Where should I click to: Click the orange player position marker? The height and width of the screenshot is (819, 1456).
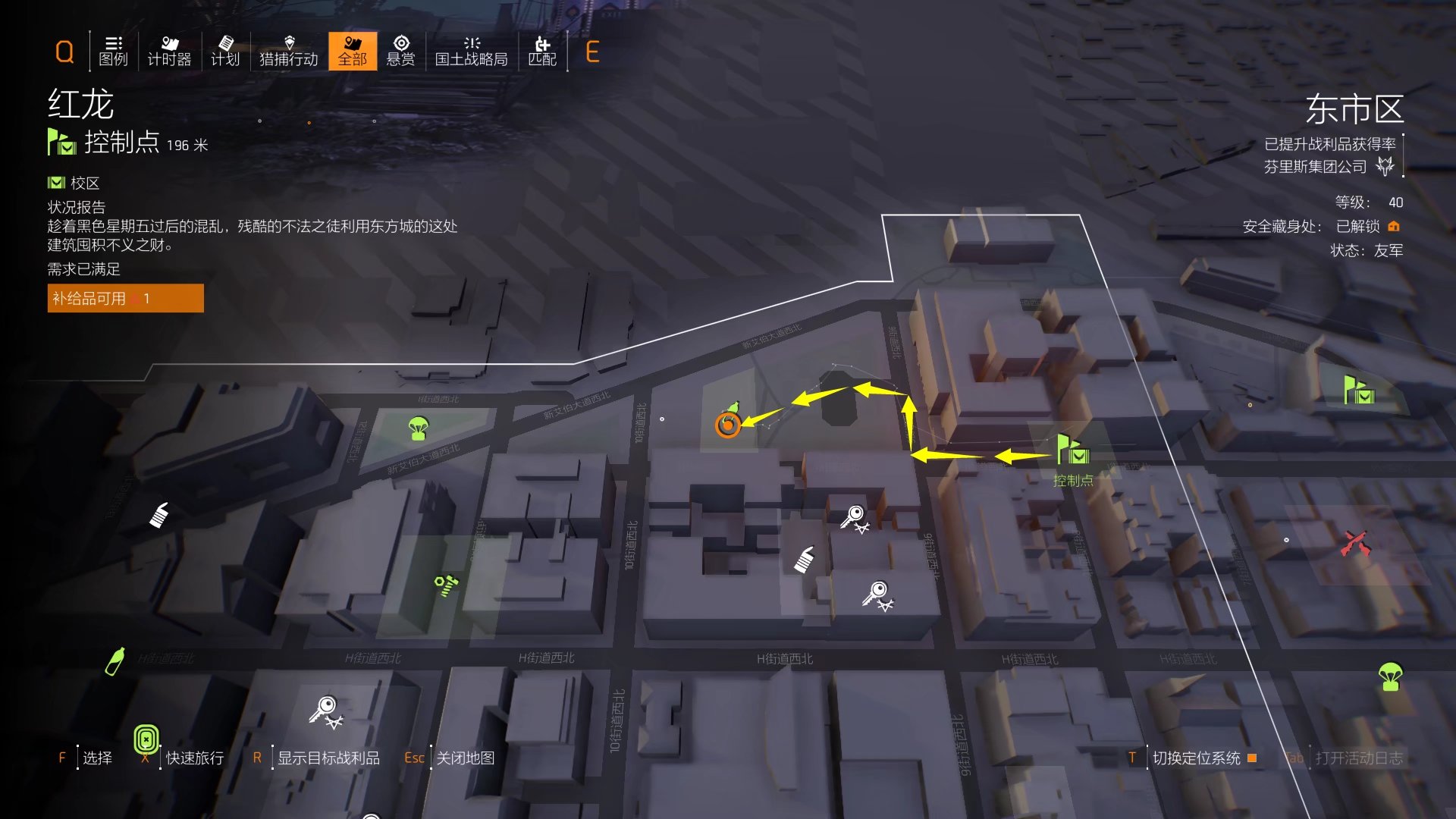click(727, 425)
